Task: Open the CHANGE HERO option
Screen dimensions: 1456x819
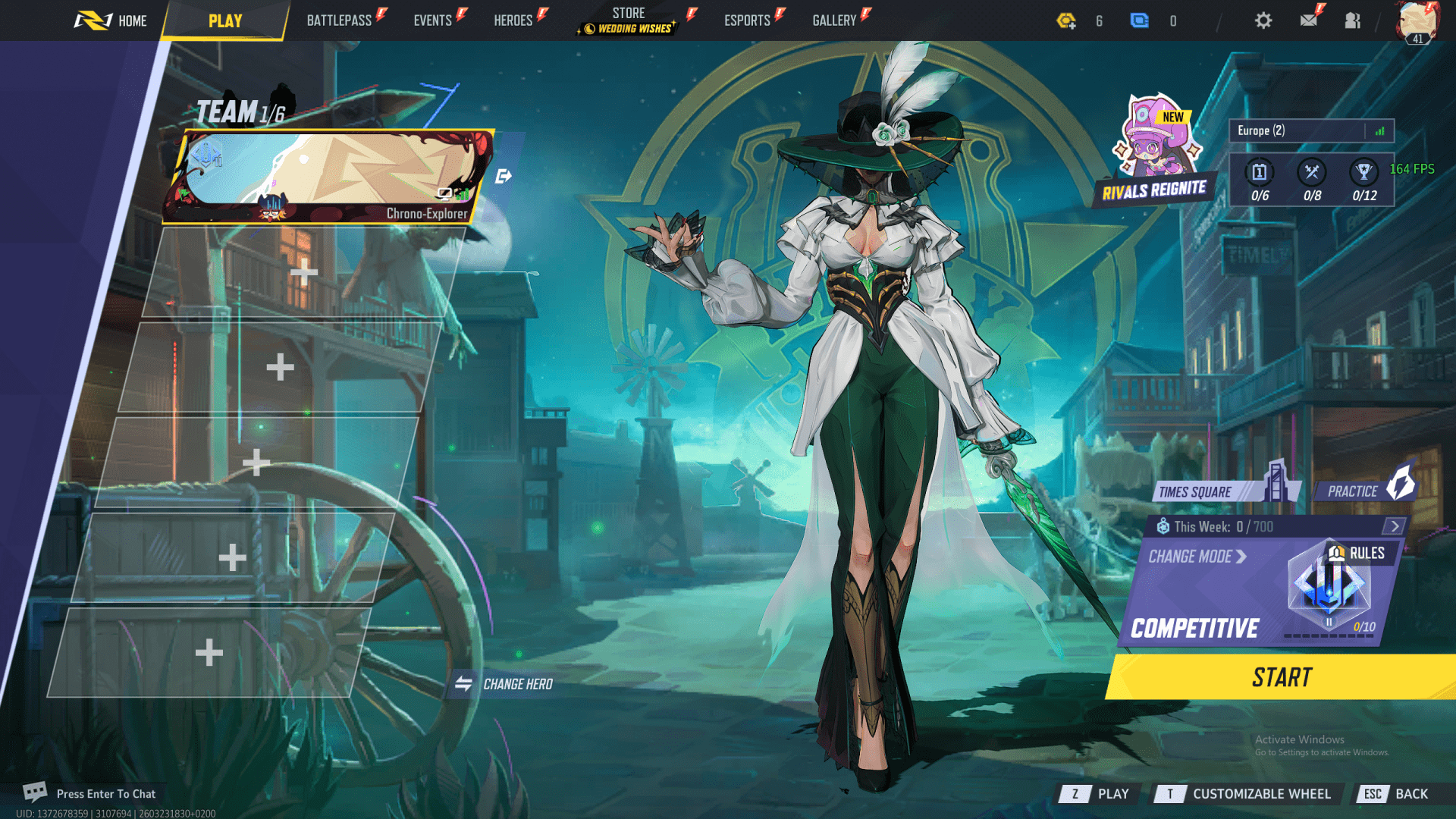Action: 504,683
